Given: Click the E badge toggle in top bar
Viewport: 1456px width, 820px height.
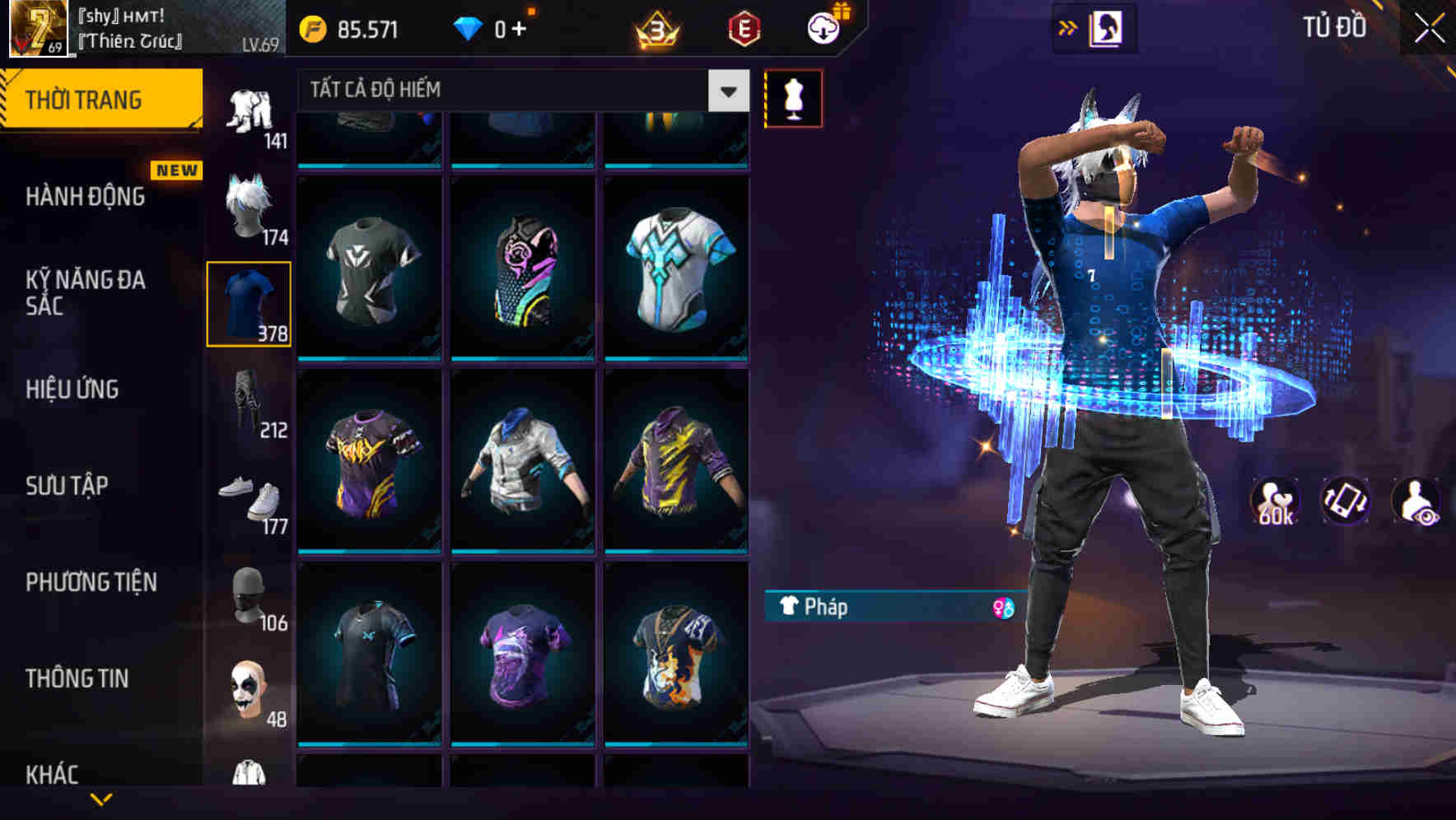Looking at the screenshot, I should click(746, 27).
